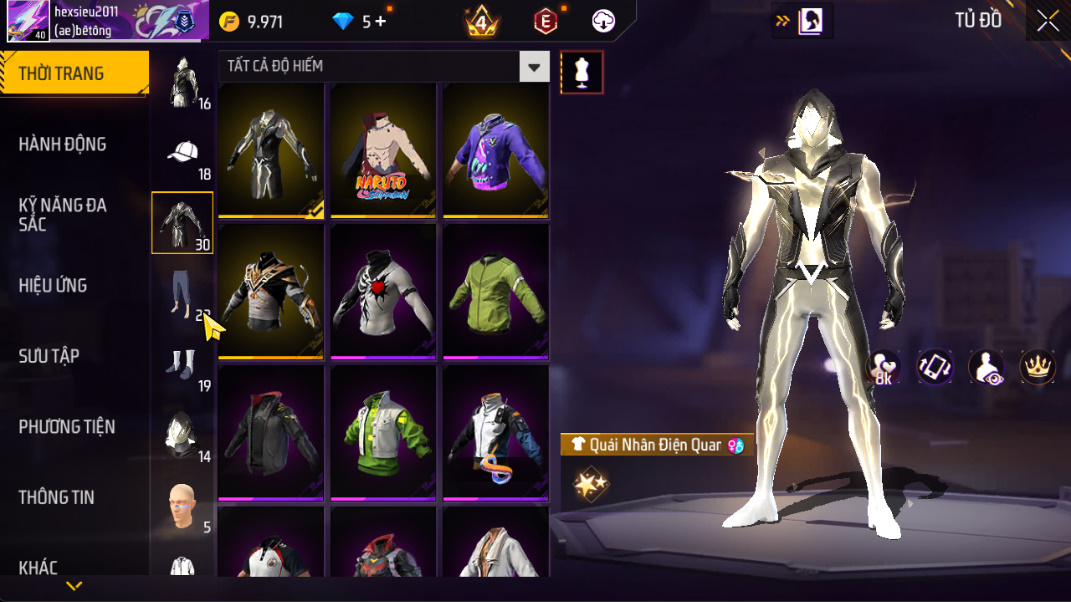
Task: Switch to Kỹ Năng Đa Sắc tab
Action: [x=62, y=214]
